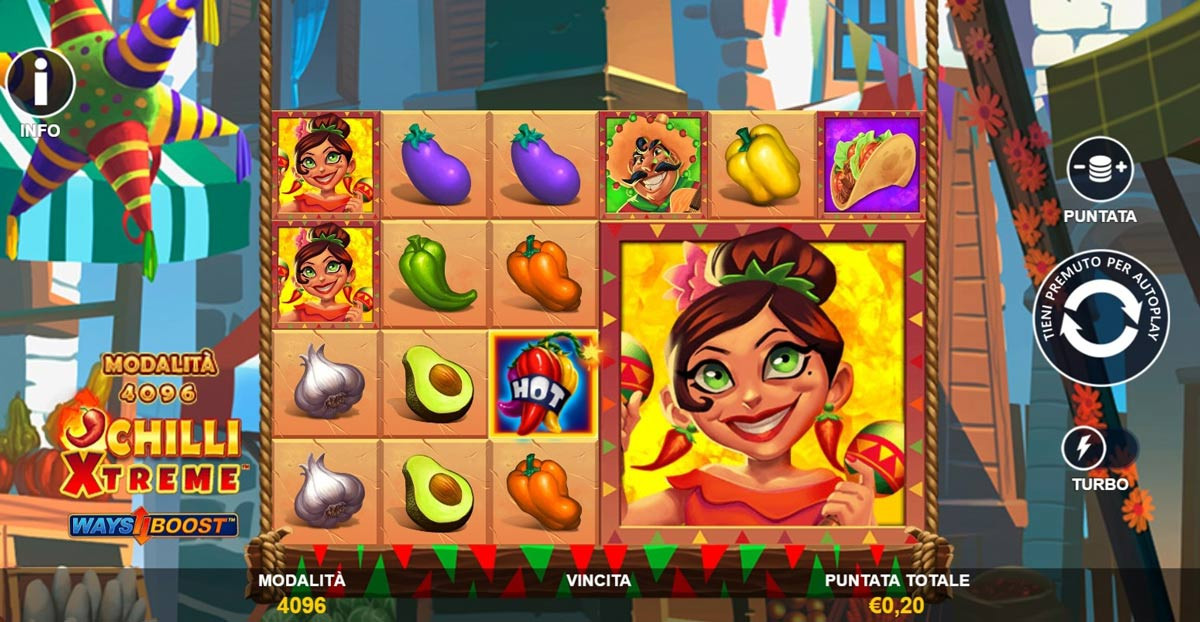Spin the reels with the circular arrows button
The width and height of the screenshot is (1200, 622).
pyautogui.click(x=1100, y=319)
